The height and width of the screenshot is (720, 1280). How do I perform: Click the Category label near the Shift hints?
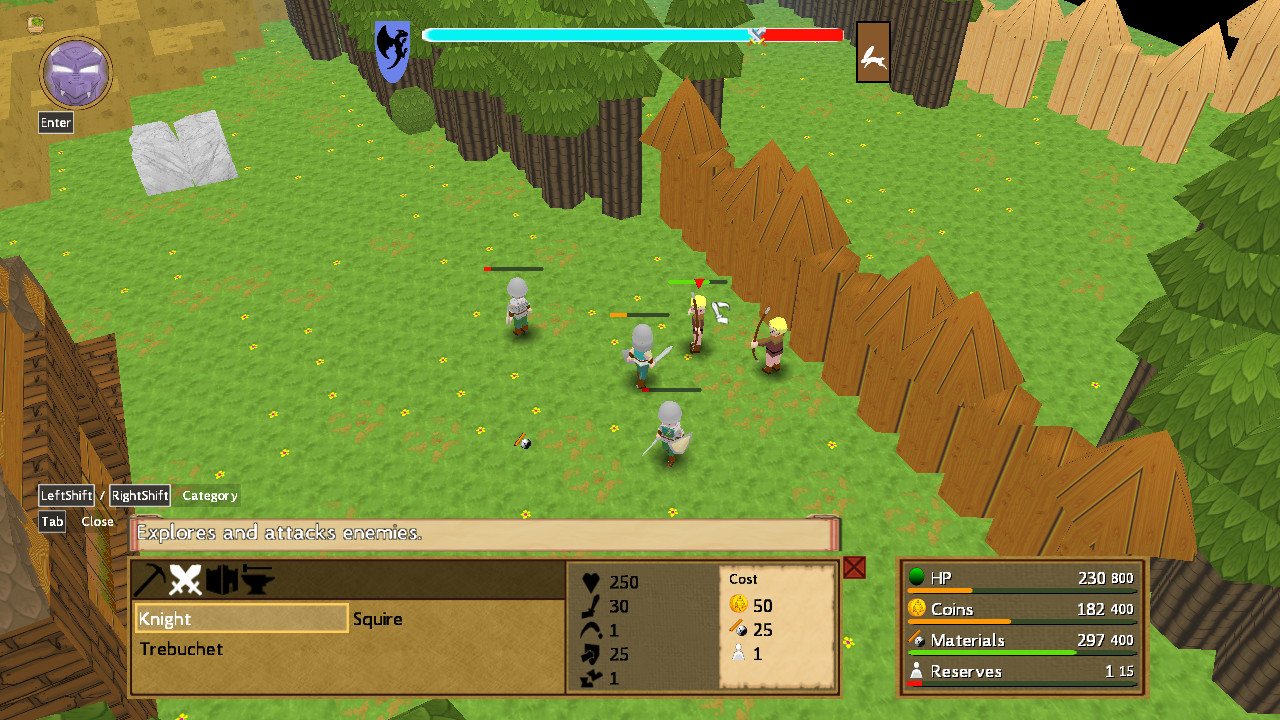pyautogui.click(x=209, y=495)
